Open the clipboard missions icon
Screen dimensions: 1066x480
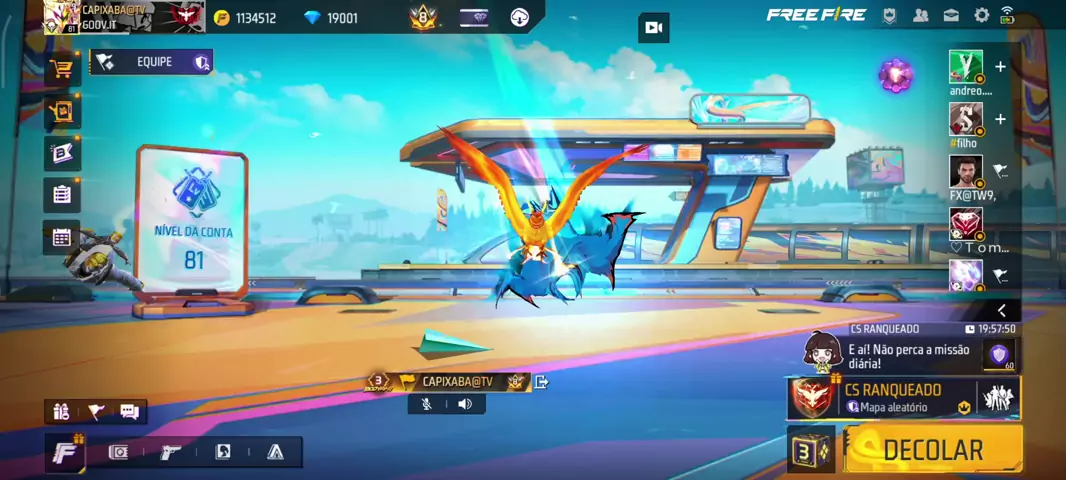62,194
